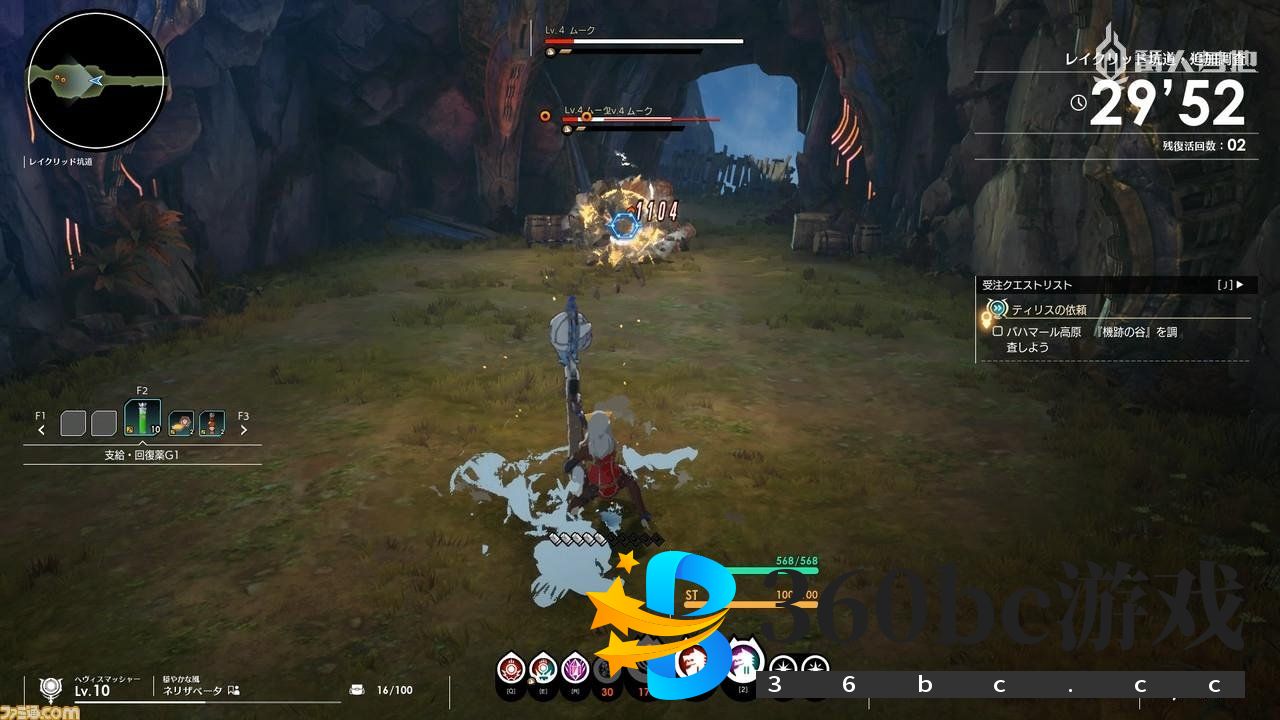
Task: Activate the red skill icon labeled Q
Action: tap(512, 665)
